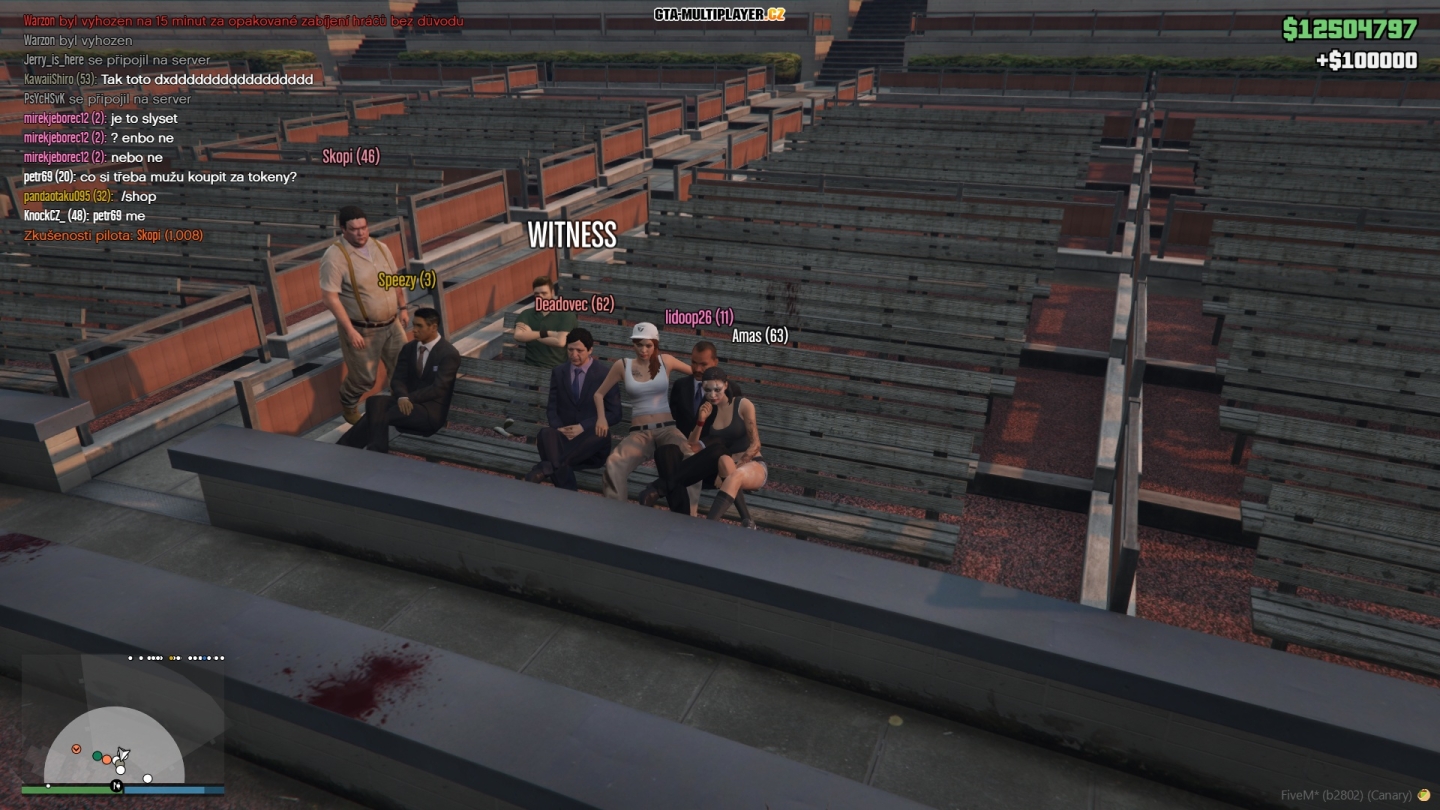Click the white player arrow on the minimap
The height and width of the screenshot is (810, 1440).
pos(123,753)
